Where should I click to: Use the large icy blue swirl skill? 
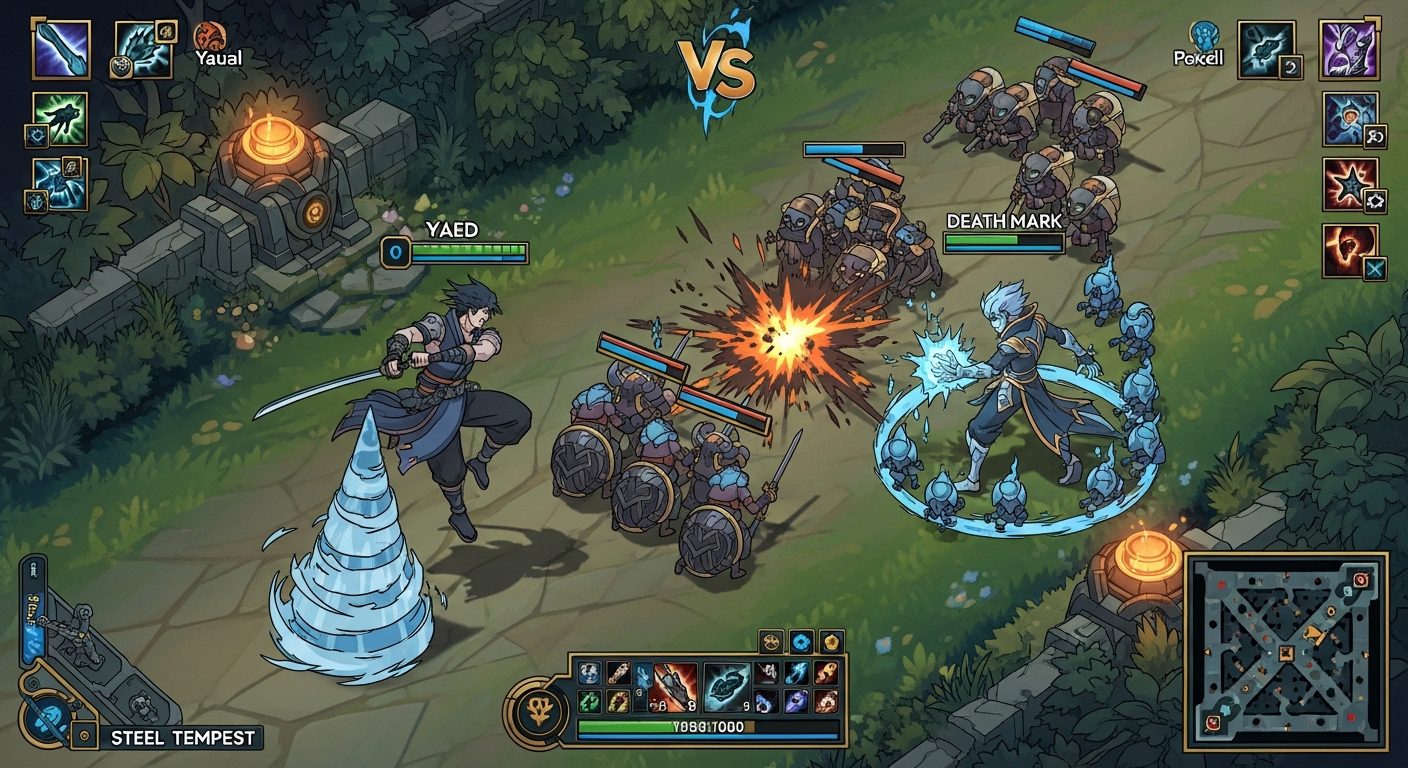coord(727,687)
